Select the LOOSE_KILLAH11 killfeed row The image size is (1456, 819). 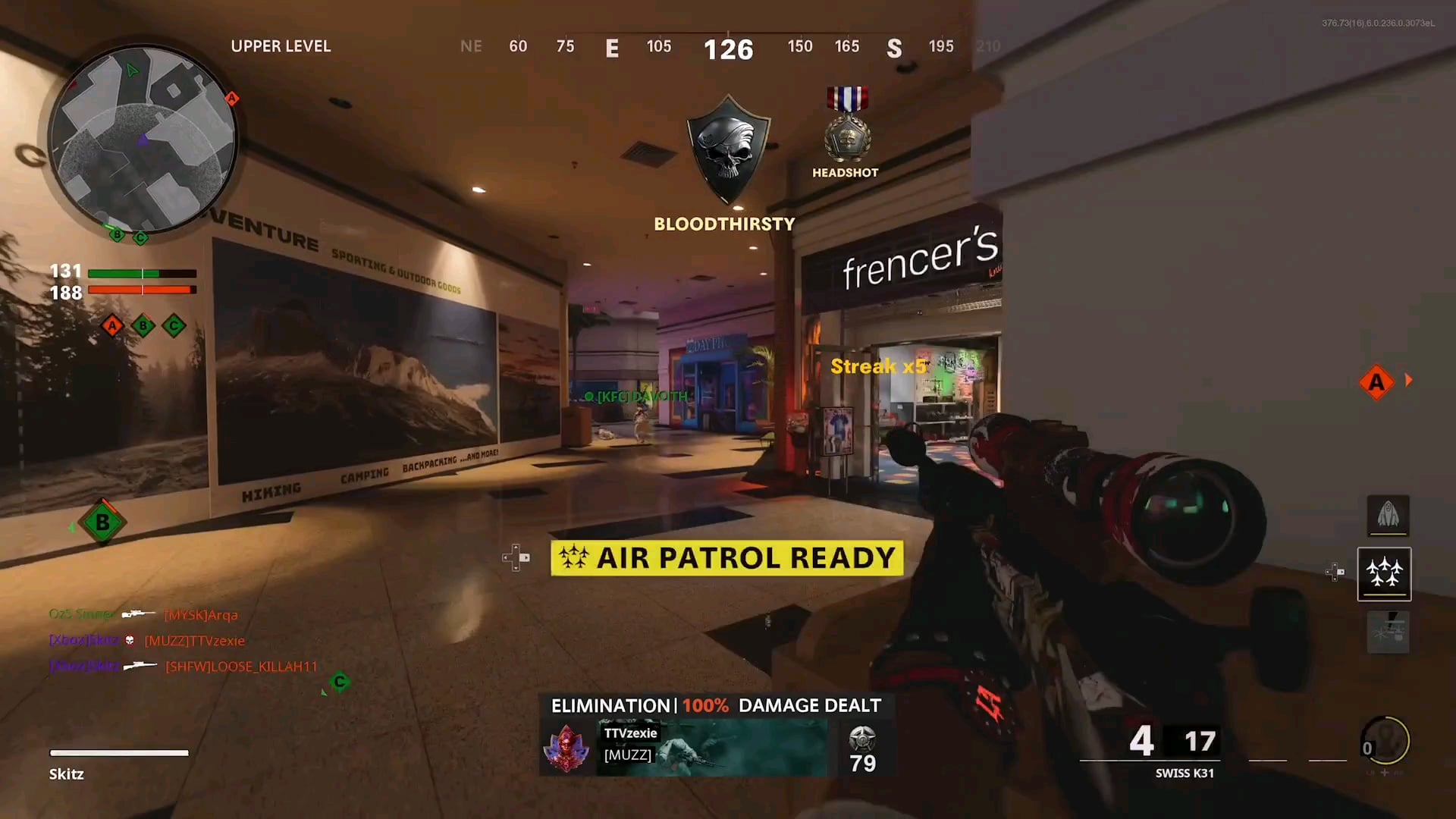pos(184,667)
